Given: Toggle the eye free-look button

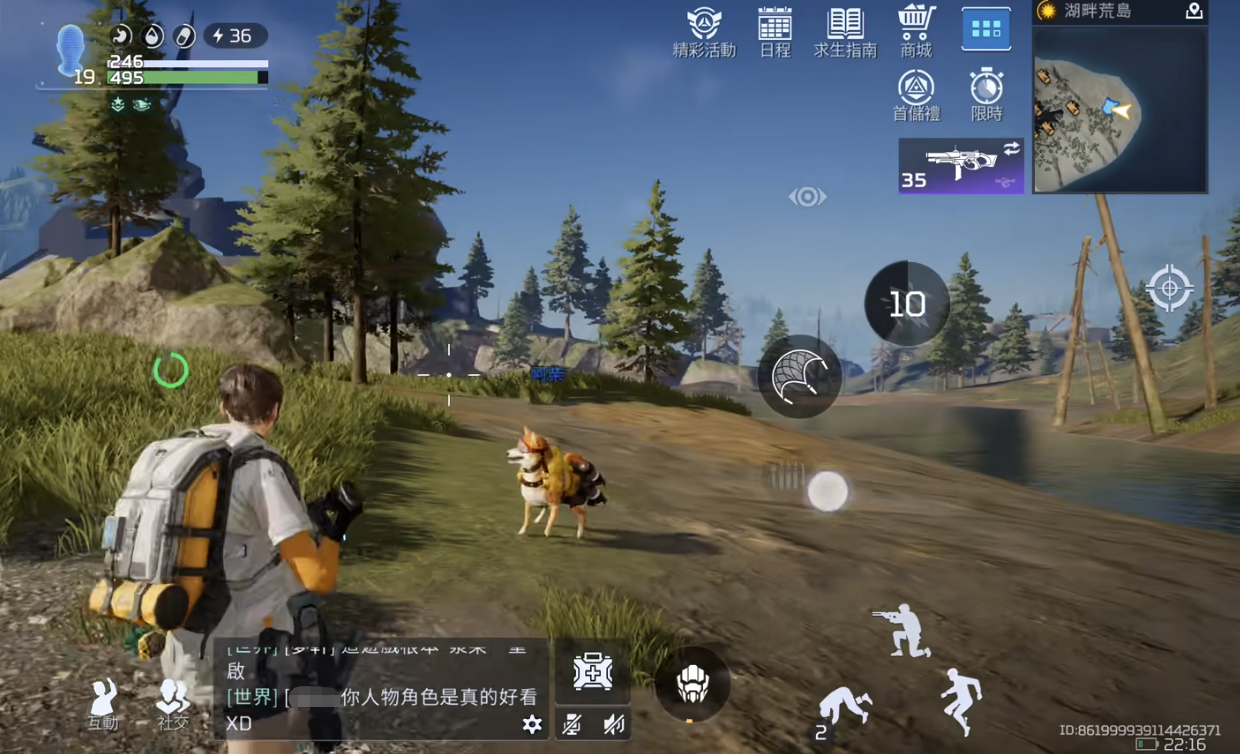Looking at the screenshot, I should (x=807, y=197).
